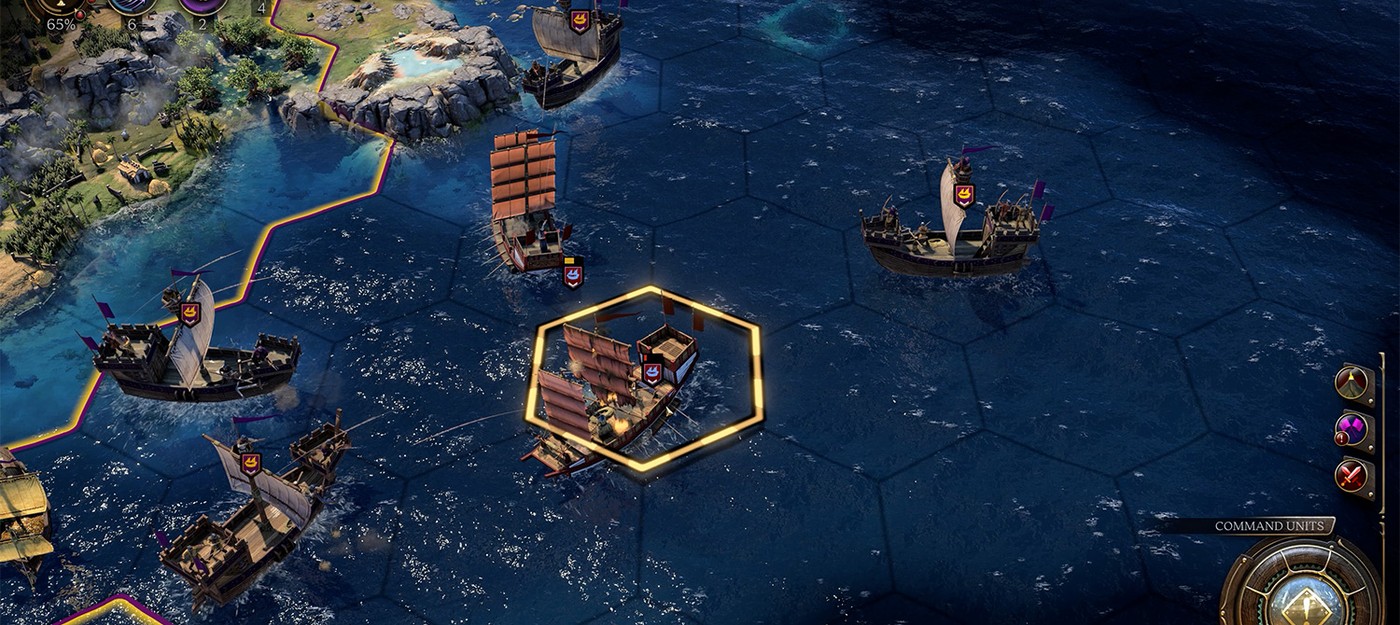
Task: Select the red triangle peak notification icon
Action: 1353,381
